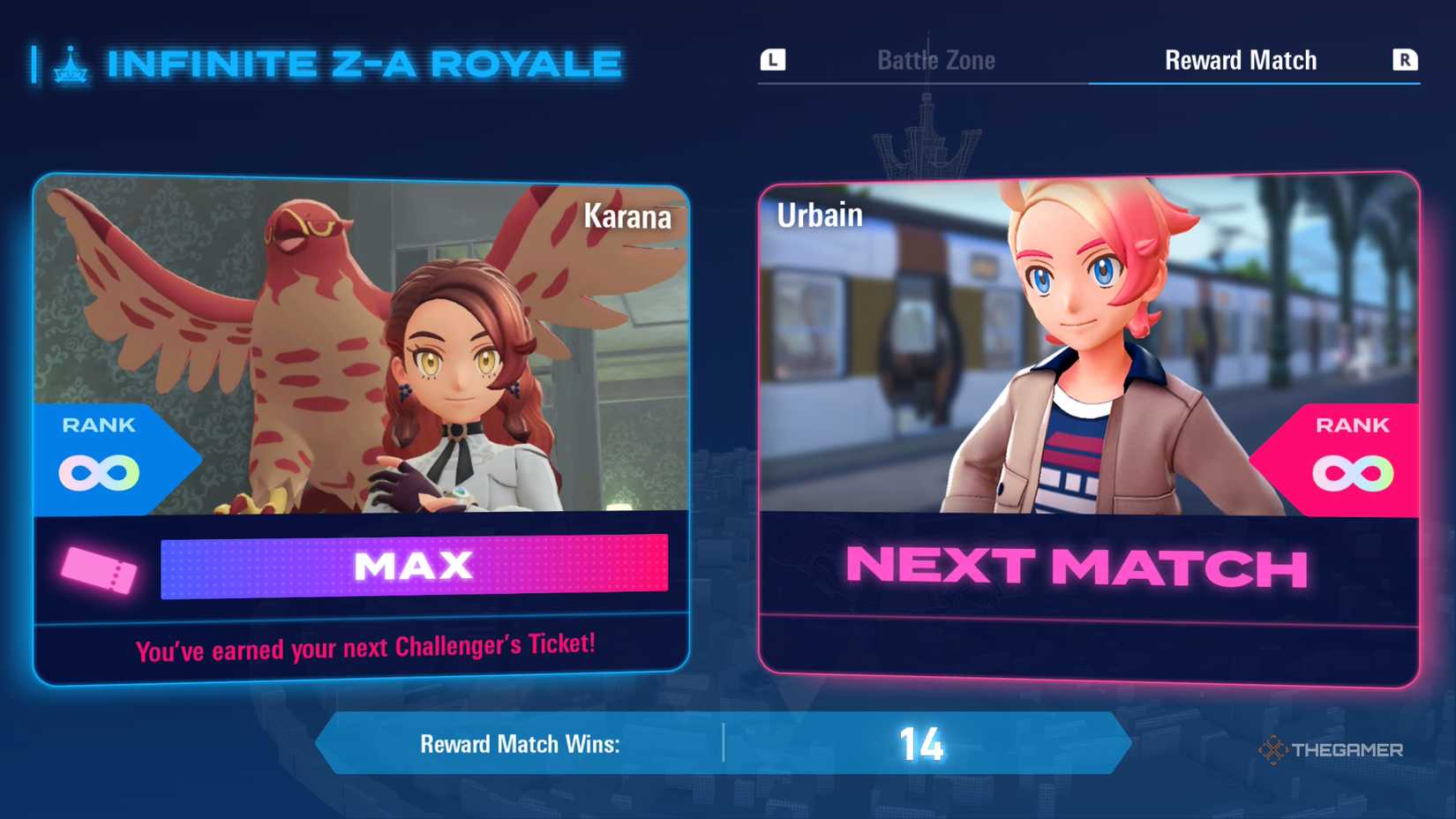1456x819 pixels.
Task: Click the R shoulder button icon
Action: pyautogui.click(x=1403, y=59)
